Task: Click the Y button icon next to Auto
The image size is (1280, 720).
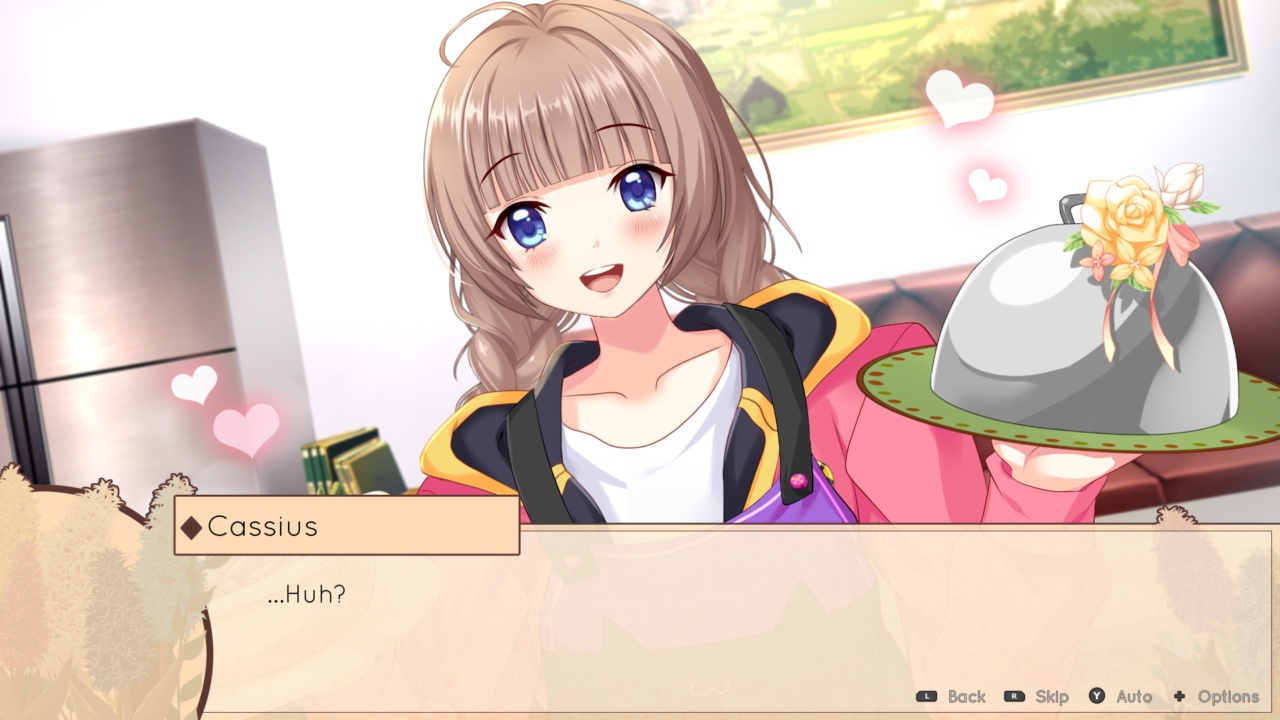Action: pos(1096,694)
